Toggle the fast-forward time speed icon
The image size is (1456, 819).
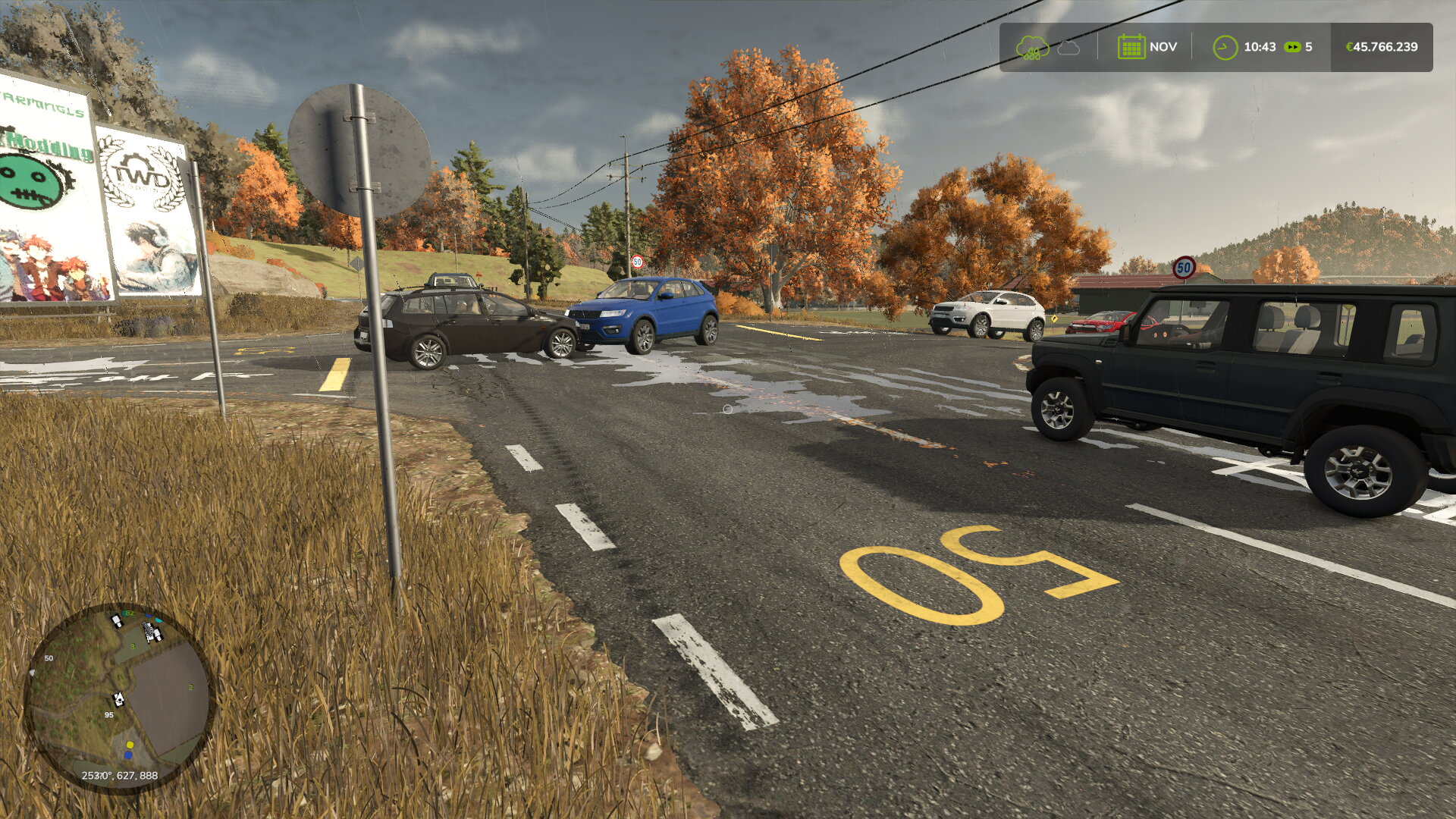click(1291, 47)
